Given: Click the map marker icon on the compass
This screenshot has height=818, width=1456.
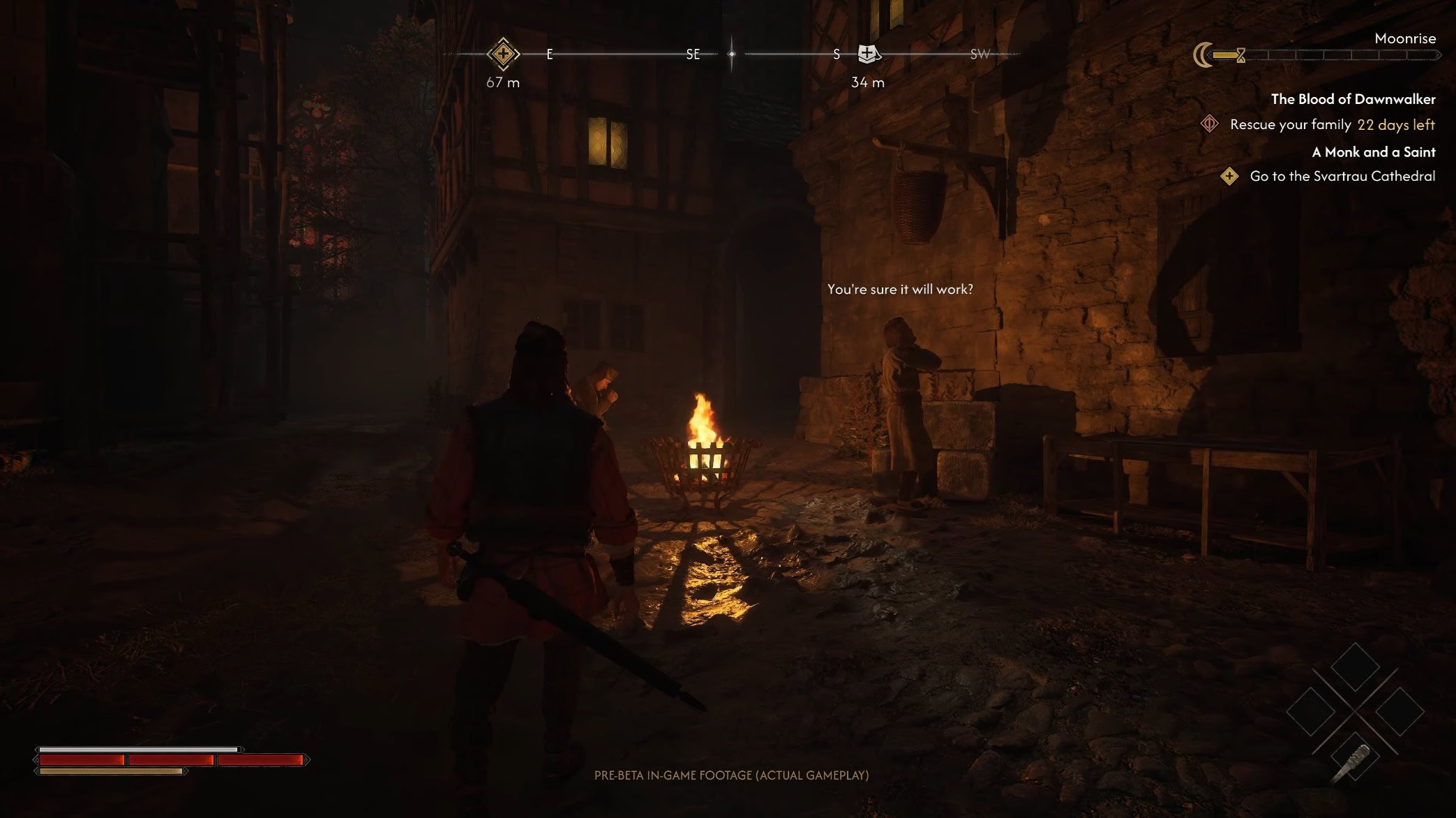Looking at the screenshot, I should click(x=867, y=53).
